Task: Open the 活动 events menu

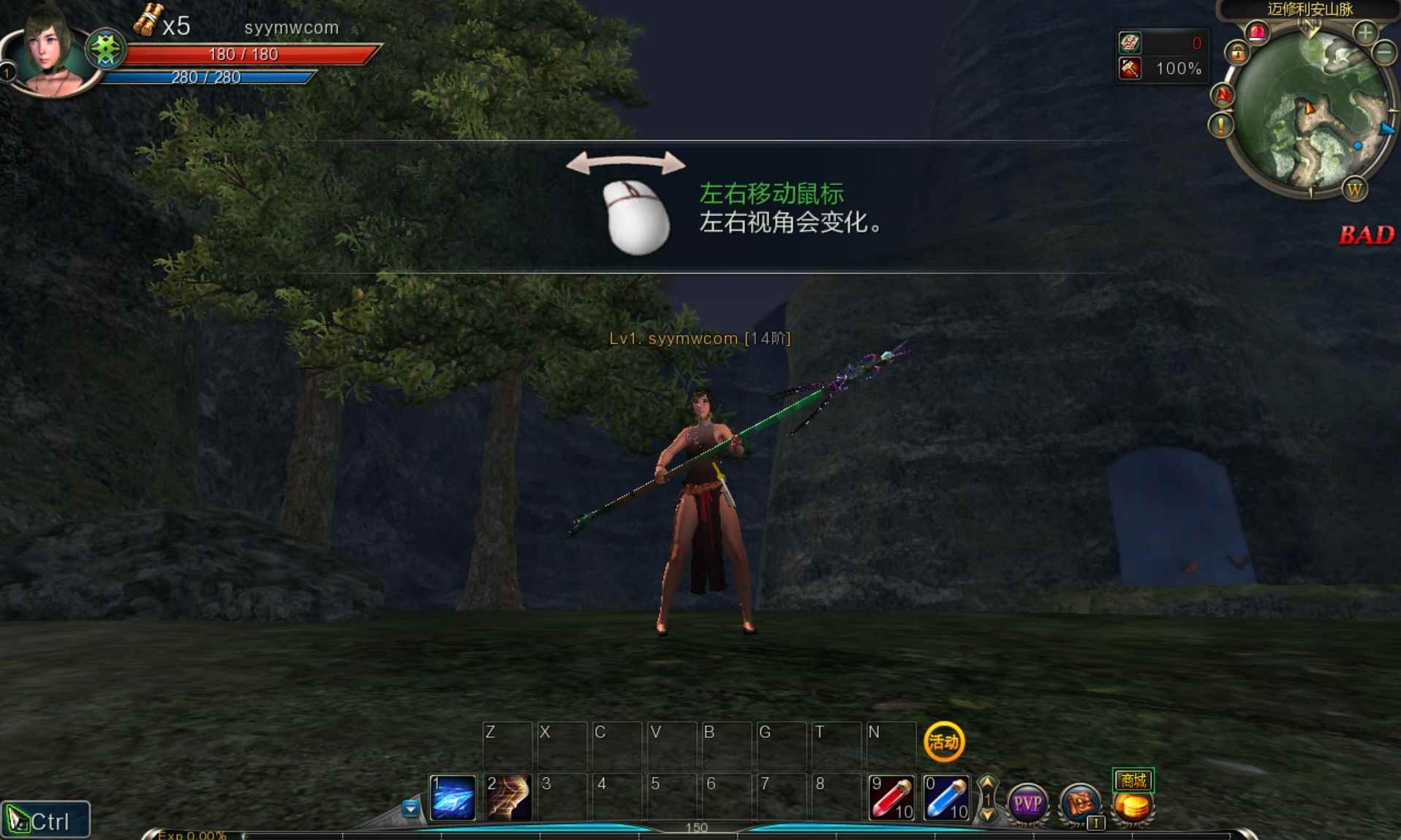Action: click(x=943, y=742)
